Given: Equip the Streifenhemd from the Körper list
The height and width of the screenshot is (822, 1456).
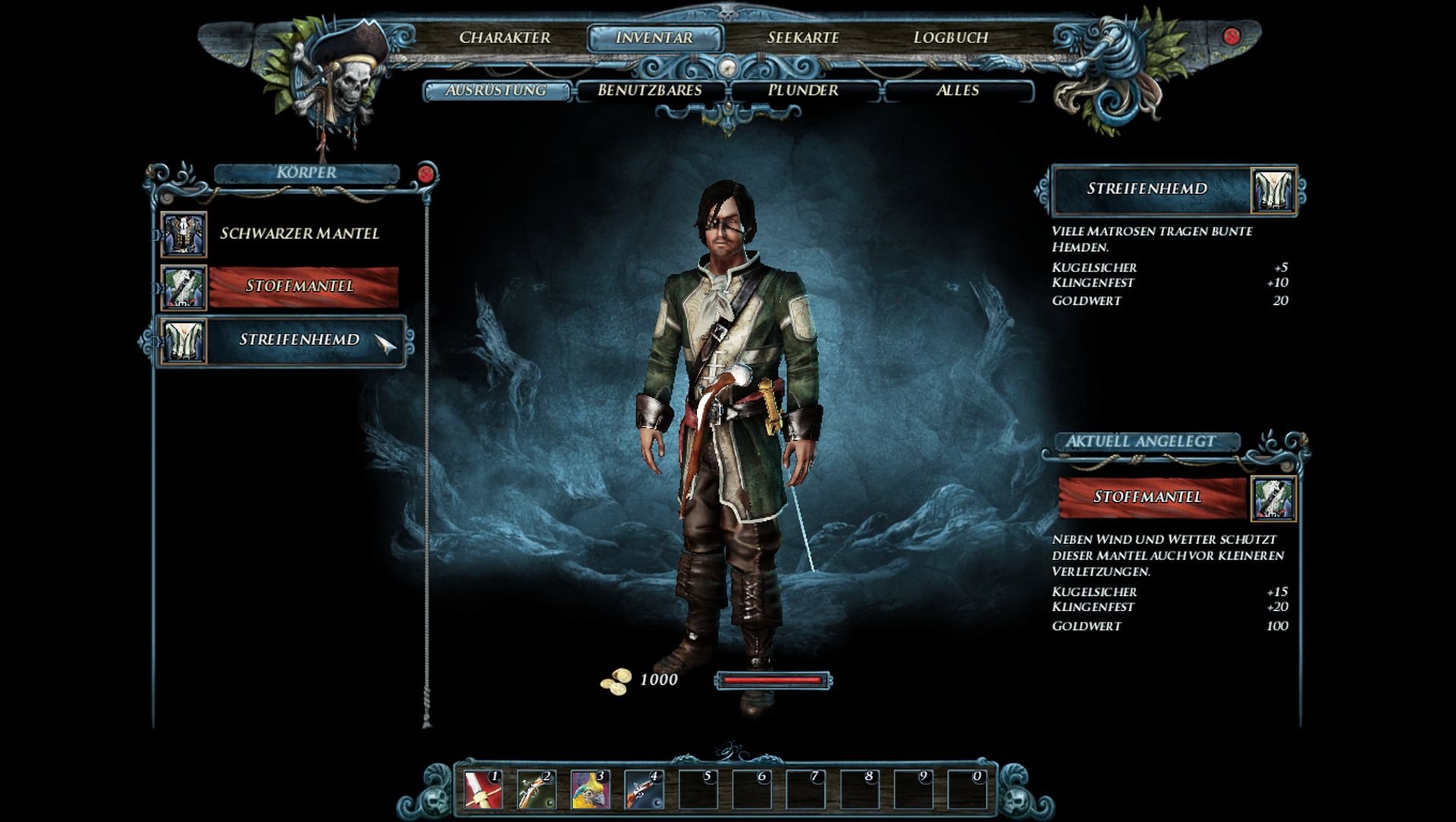Looking at the screenshot, I should coord(299,340).
